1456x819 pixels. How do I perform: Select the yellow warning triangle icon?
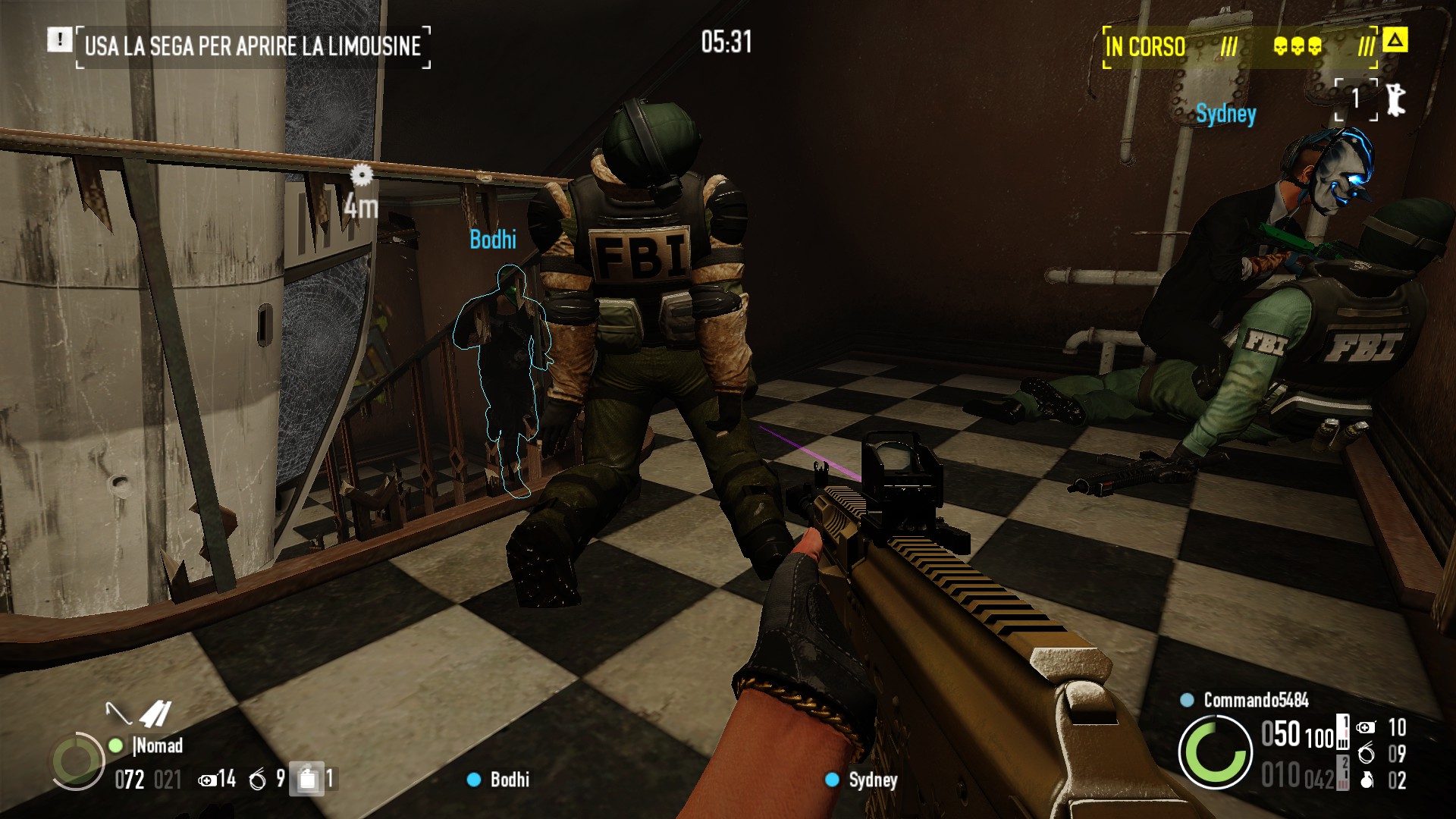[x=1395, y=39]
